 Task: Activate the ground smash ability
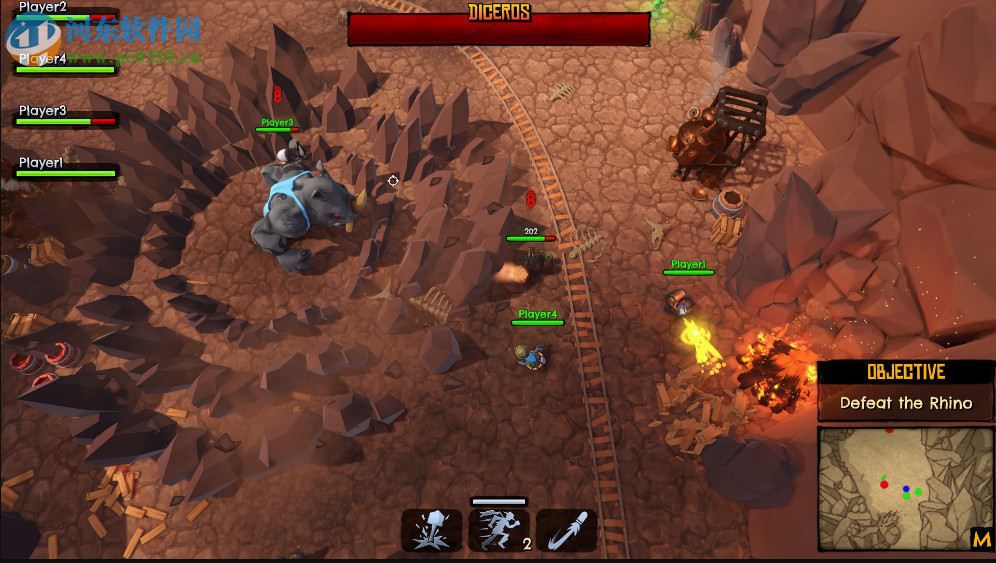click(432, 530)
